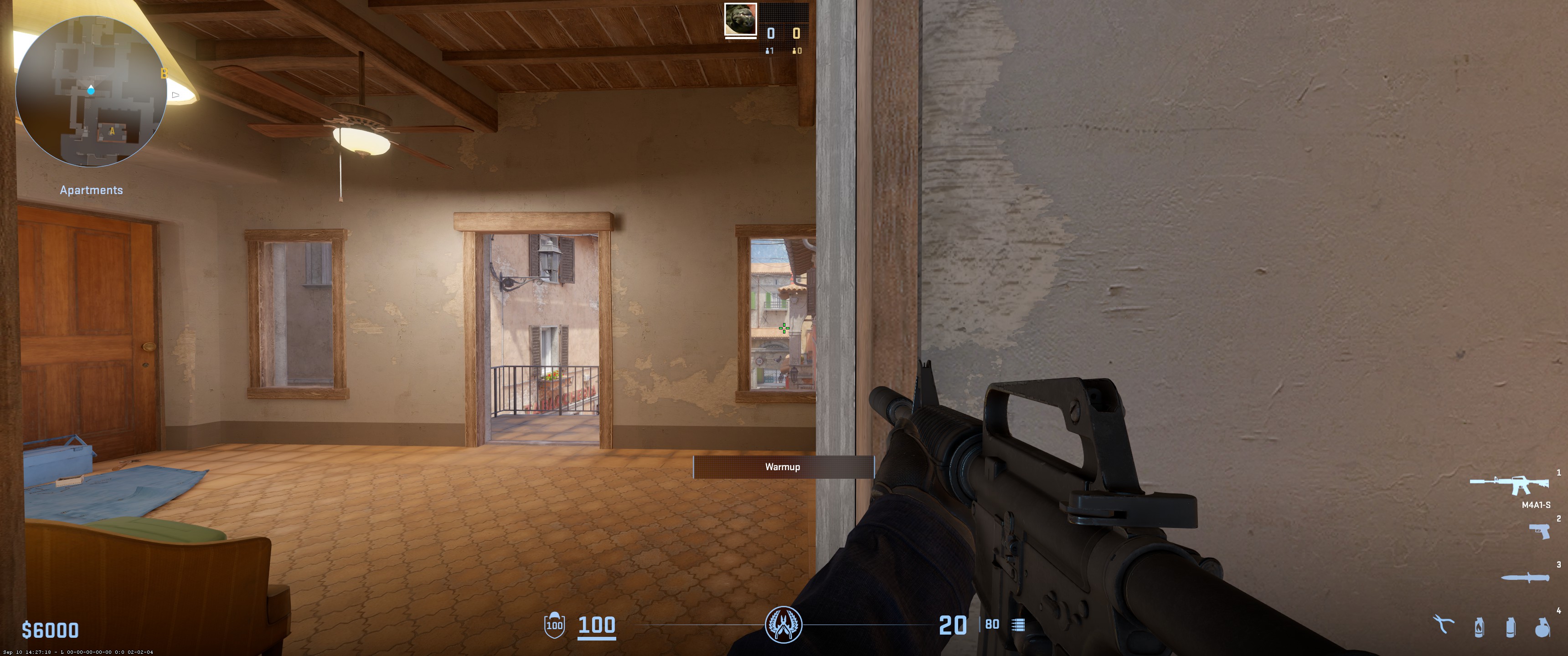Click the Apartments location label

tap(92, 190)
